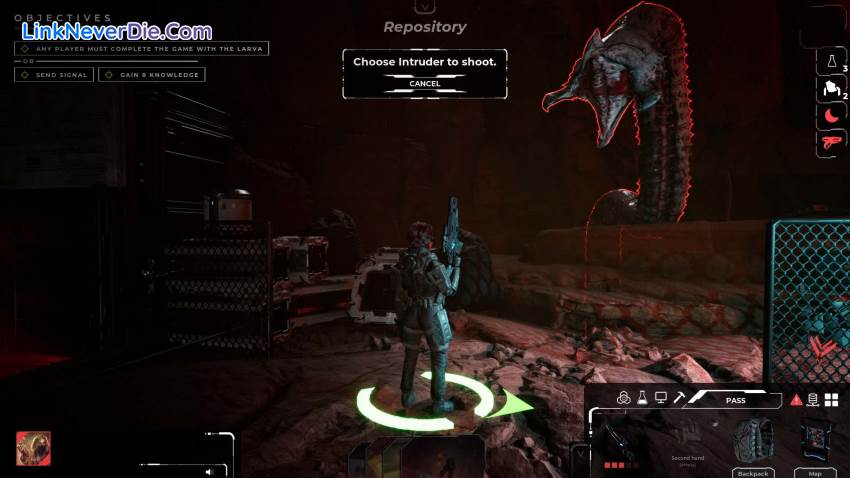850x478 pixels.
Task: Click the PASS turn button
Action: coord(735,400)
